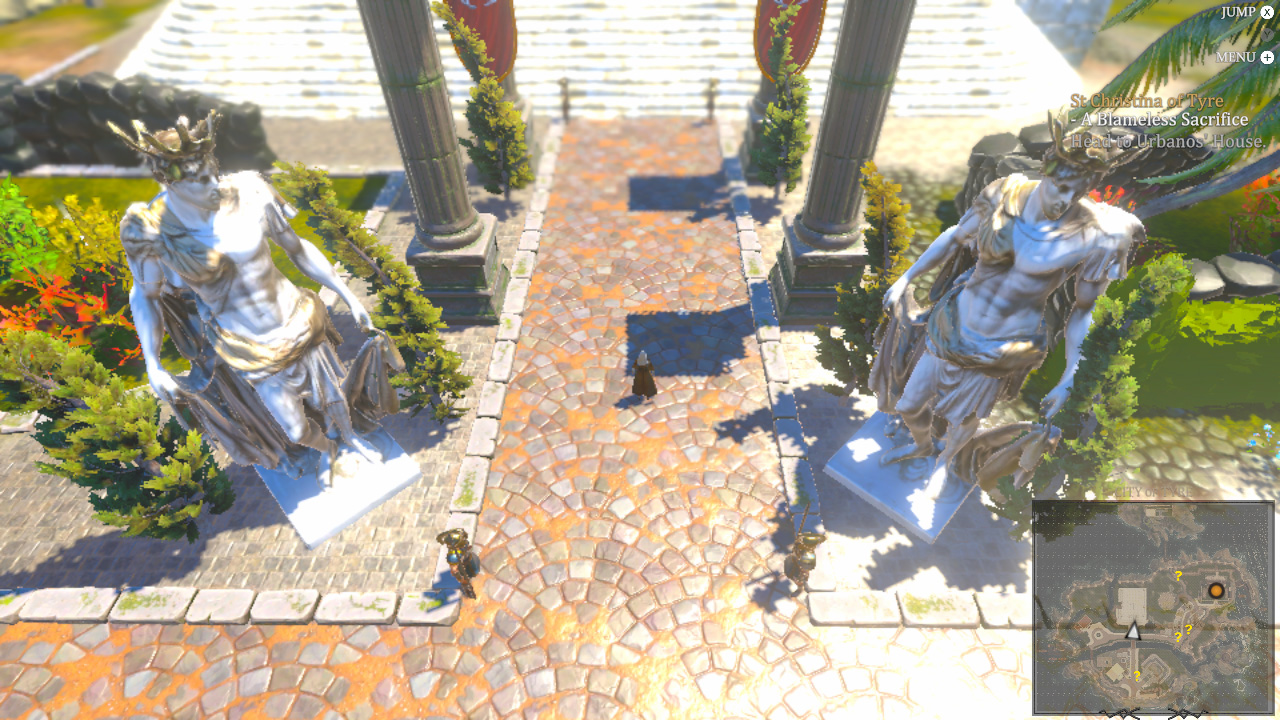Trigger JUMP via its label
This screenshot has height=720, width=1280.
(1238, 11)
